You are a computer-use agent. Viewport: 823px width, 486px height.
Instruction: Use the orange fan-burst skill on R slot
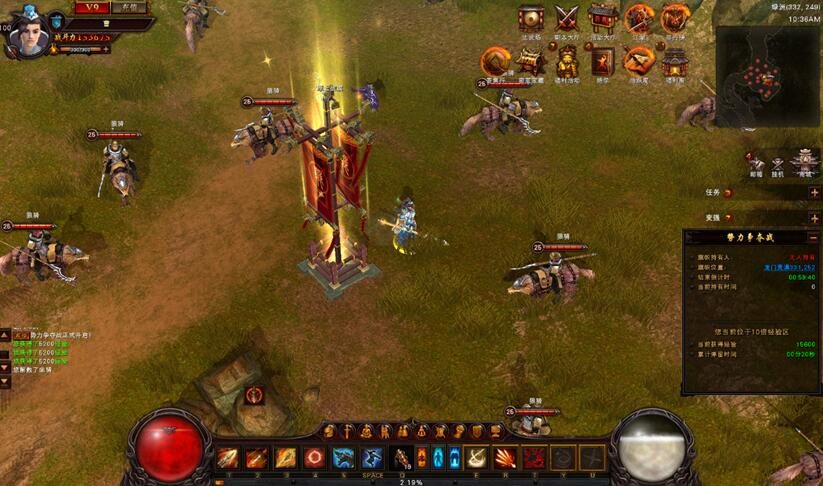[x=506, y=458]
